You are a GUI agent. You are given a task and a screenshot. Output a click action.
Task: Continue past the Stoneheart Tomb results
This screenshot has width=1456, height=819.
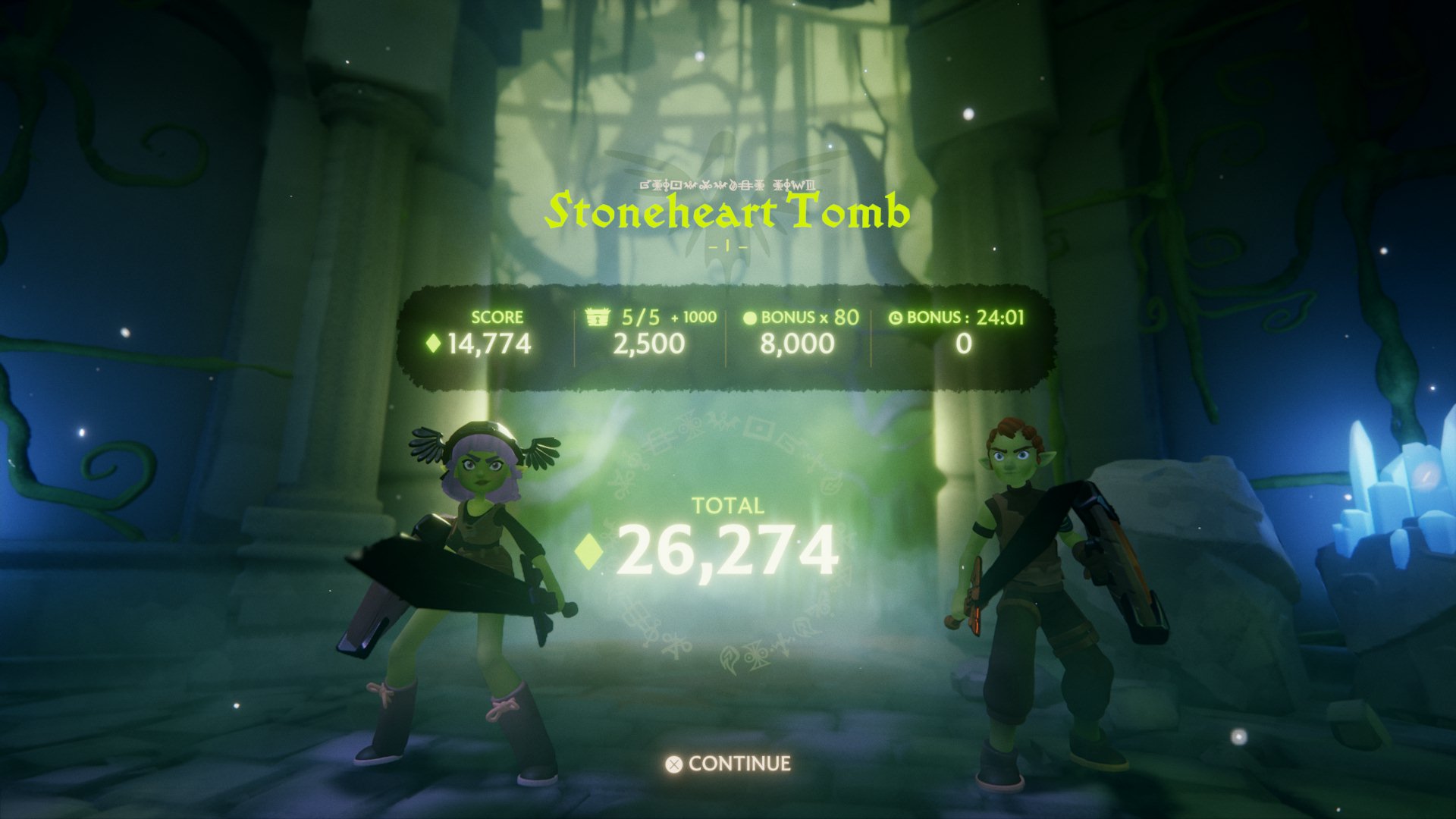click(x=729, y=764)
